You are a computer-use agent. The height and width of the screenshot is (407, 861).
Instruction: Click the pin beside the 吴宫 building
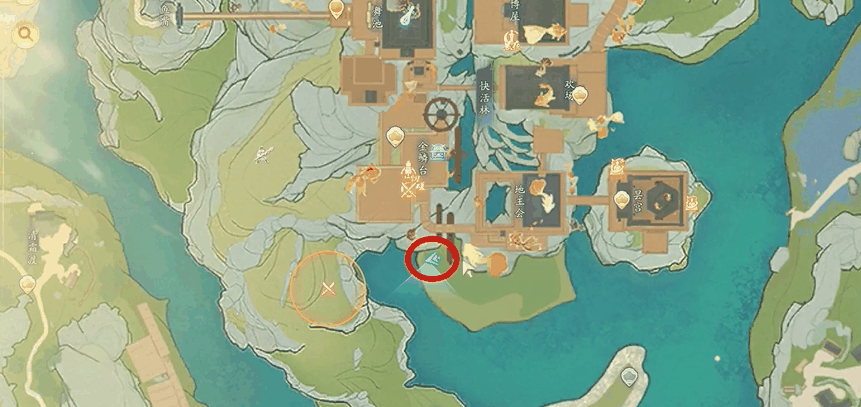click(622, 200)
